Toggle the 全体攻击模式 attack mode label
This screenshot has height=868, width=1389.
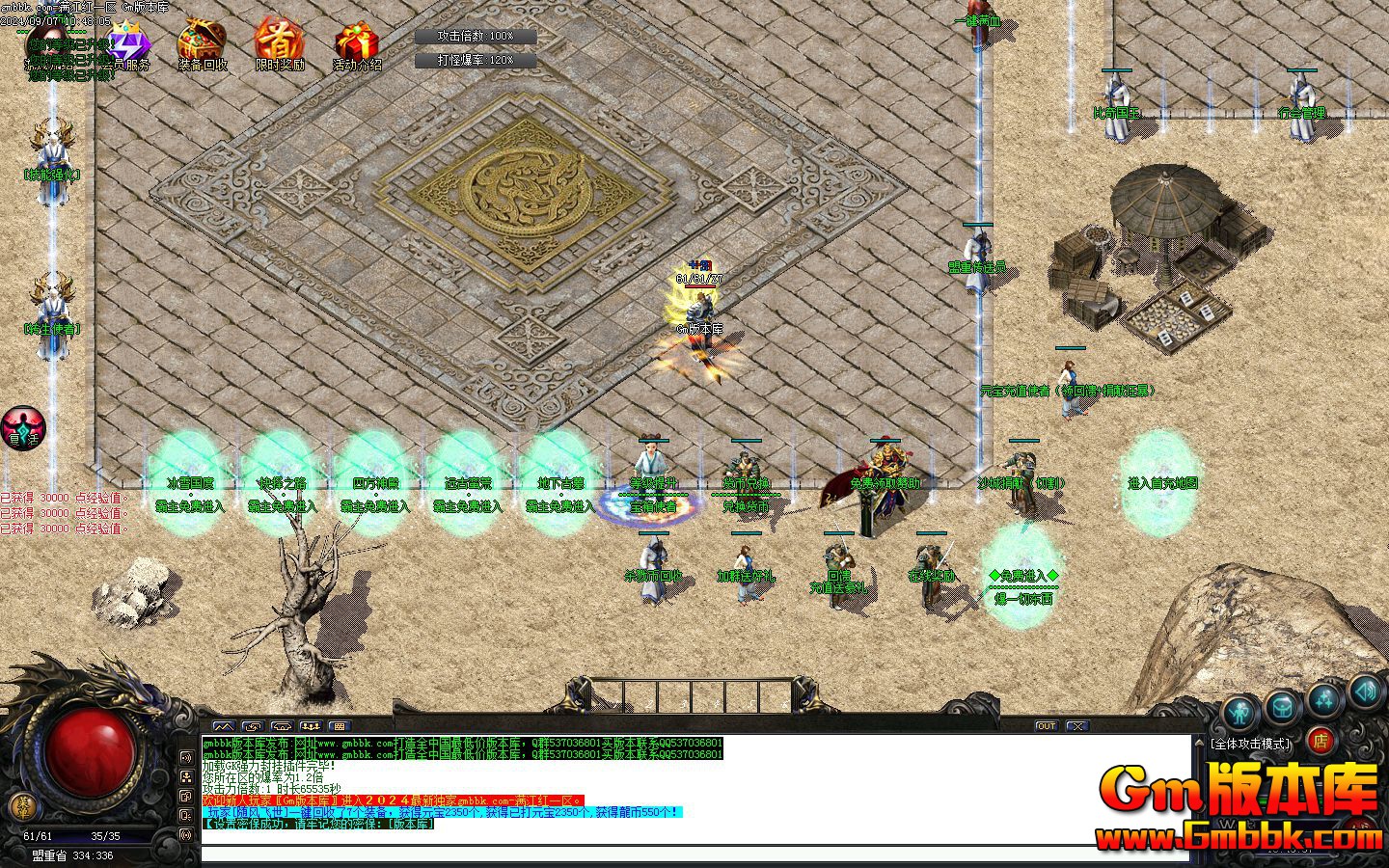[x=1251, y=744]
